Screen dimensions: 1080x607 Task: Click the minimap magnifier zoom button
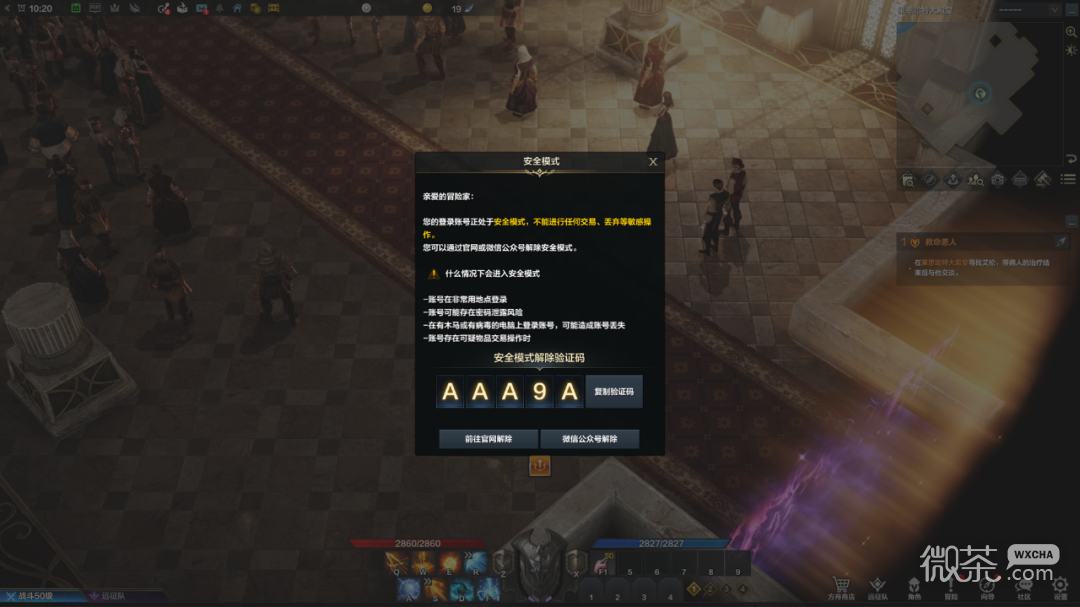[1071, 32]
